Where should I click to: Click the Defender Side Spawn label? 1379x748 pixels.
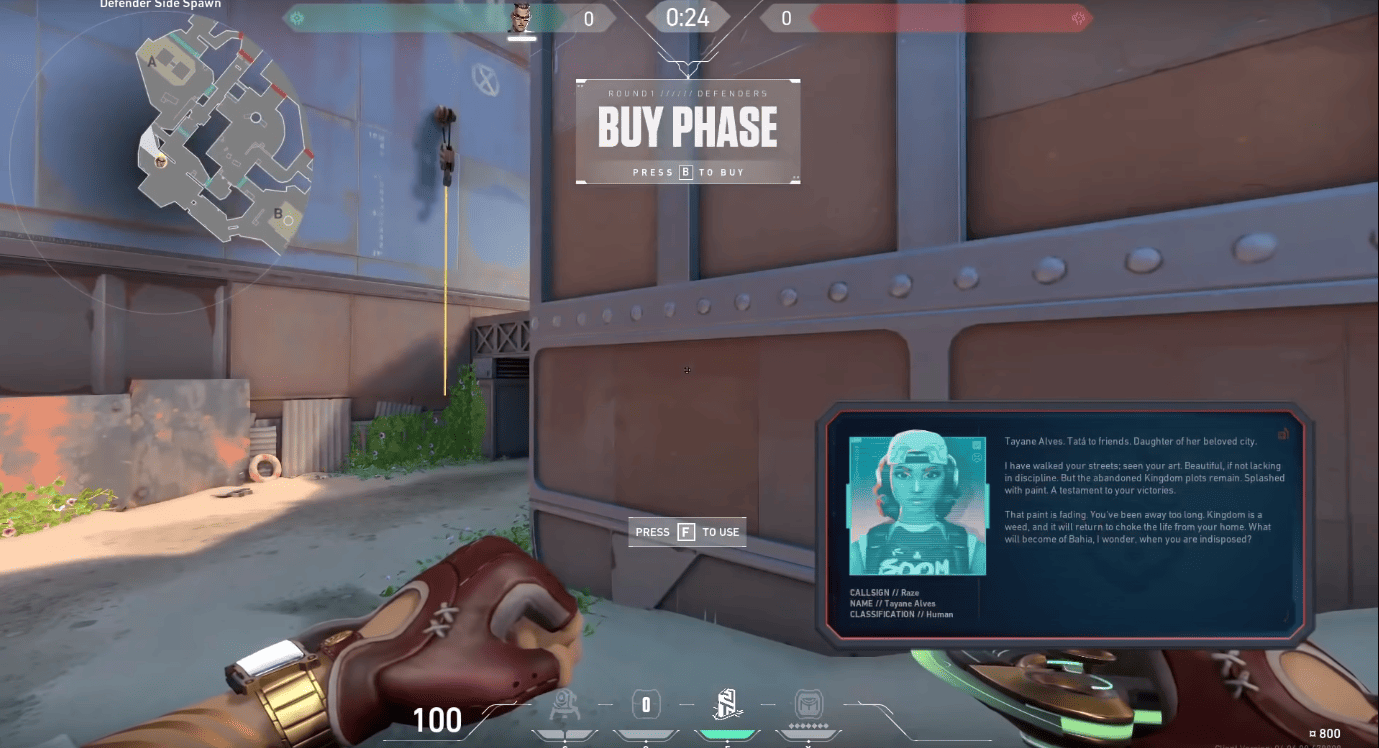click(160, 5)
